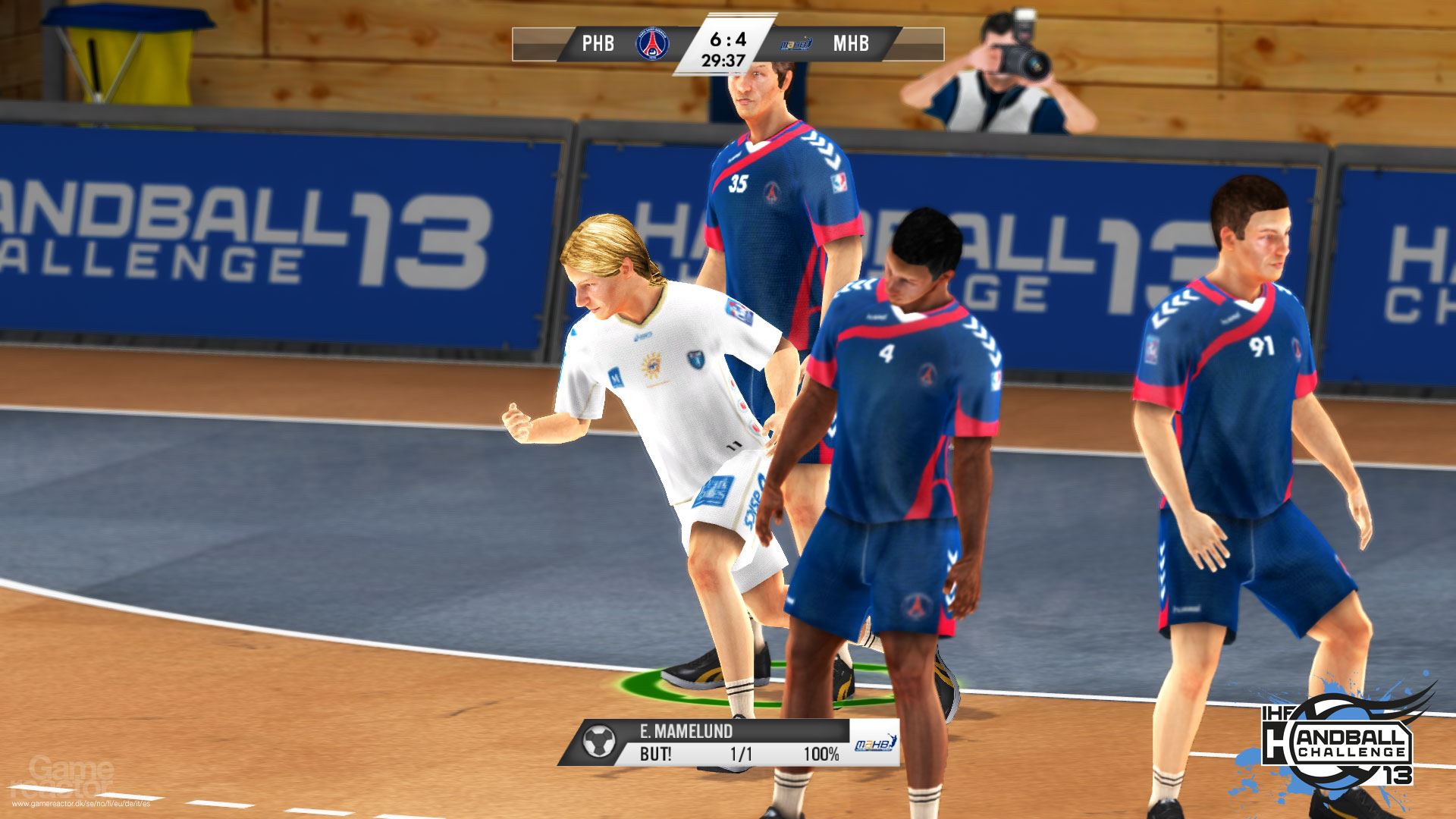The height and width of the screenshot is (819, 1456).
Task: Click the handball icon on the goal banner
Action: coord(599,742)
